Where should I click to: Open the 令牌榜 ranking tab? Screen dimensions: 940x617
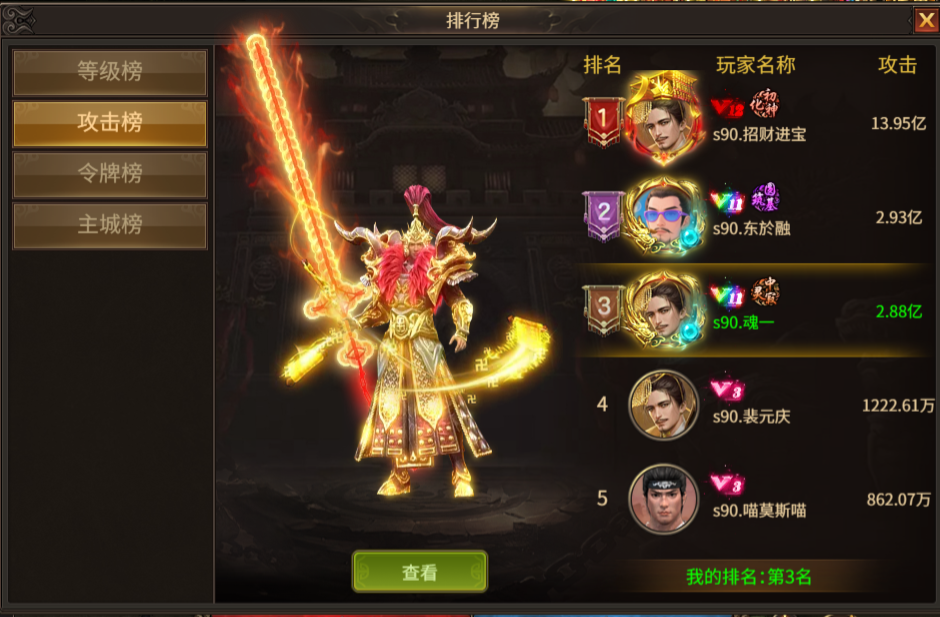coord(110,174)
